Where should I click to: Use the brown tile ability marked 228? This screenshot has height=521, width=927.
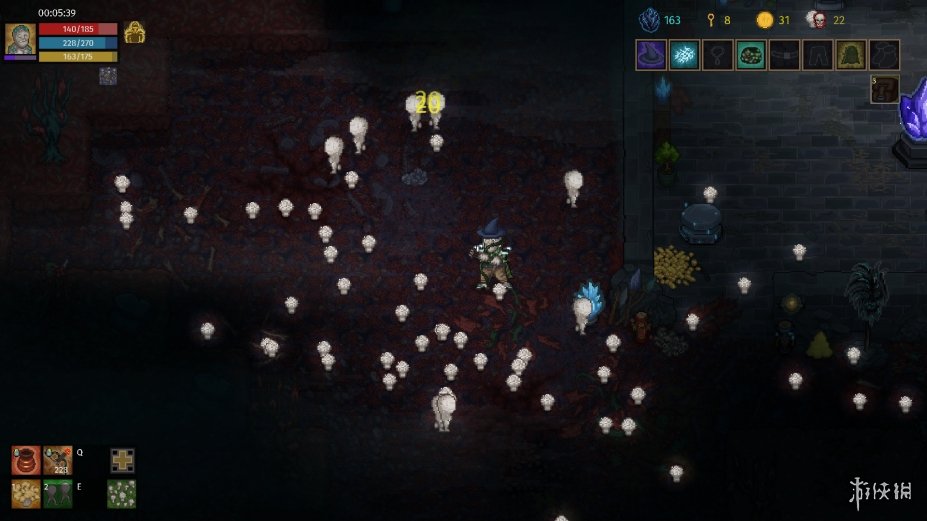(58, 460)
